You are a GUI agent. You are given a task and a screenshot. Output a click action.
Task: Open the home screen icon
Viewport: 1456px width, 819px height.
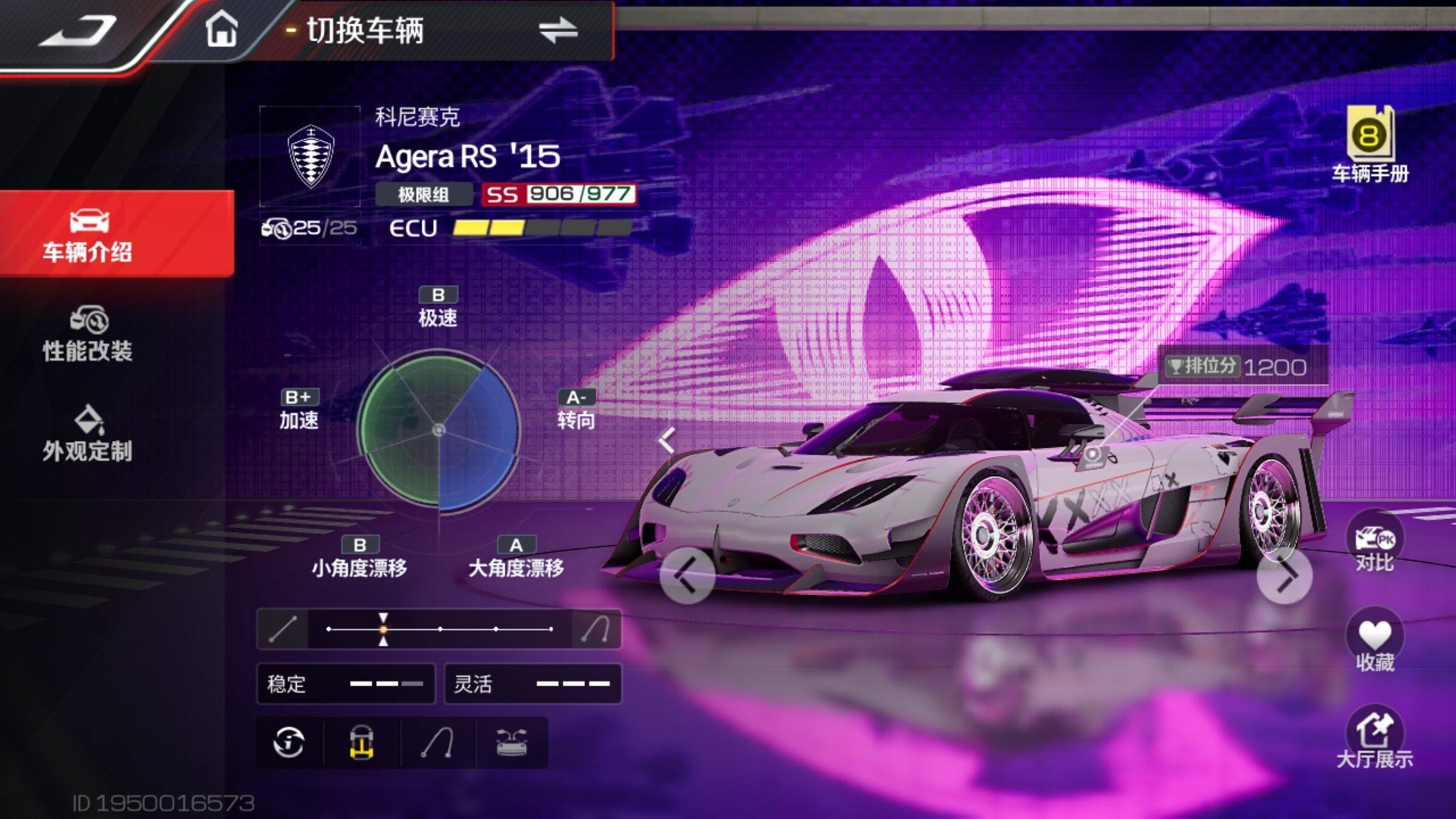[x=221, y=29]
